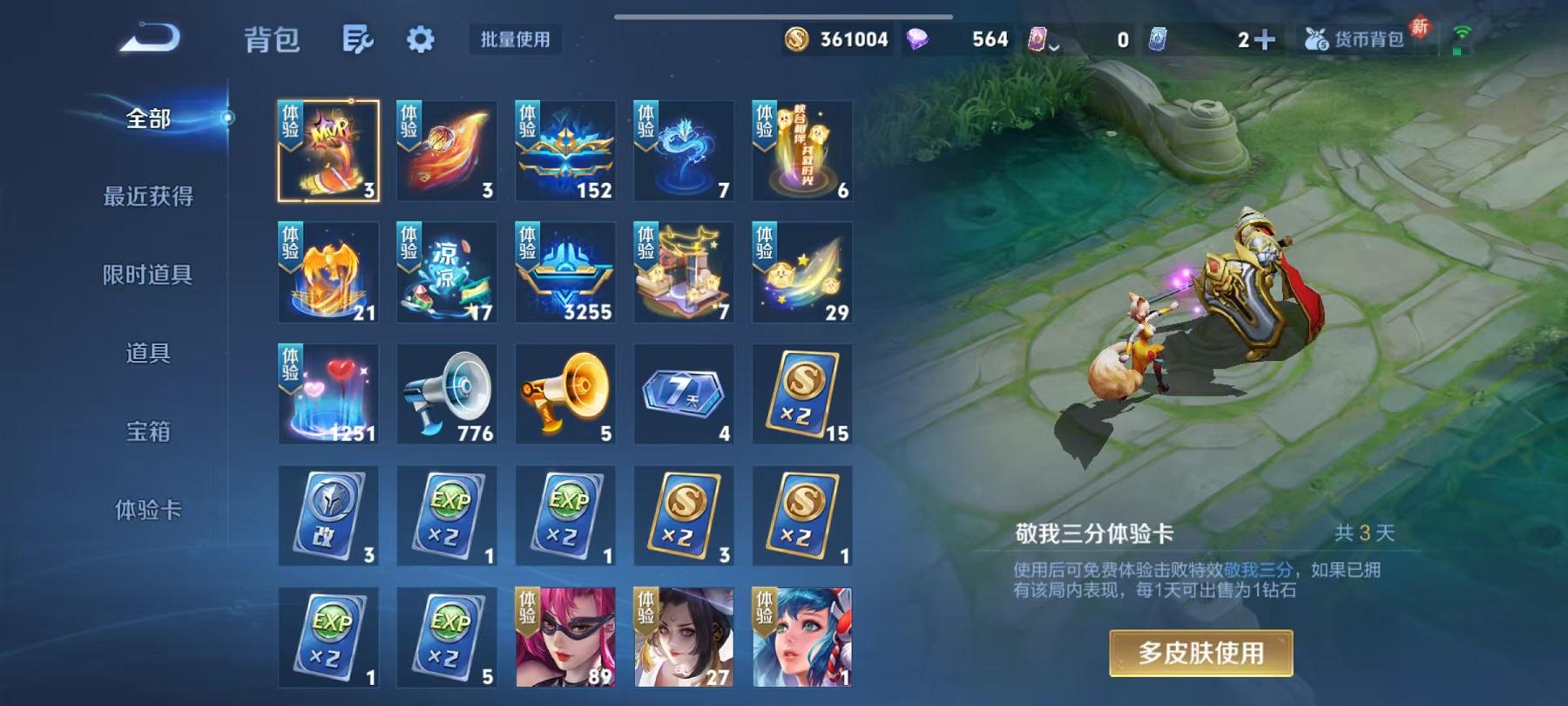Select the 全部 category tab
1568x706 pixels.
click(x=148, y=118)
